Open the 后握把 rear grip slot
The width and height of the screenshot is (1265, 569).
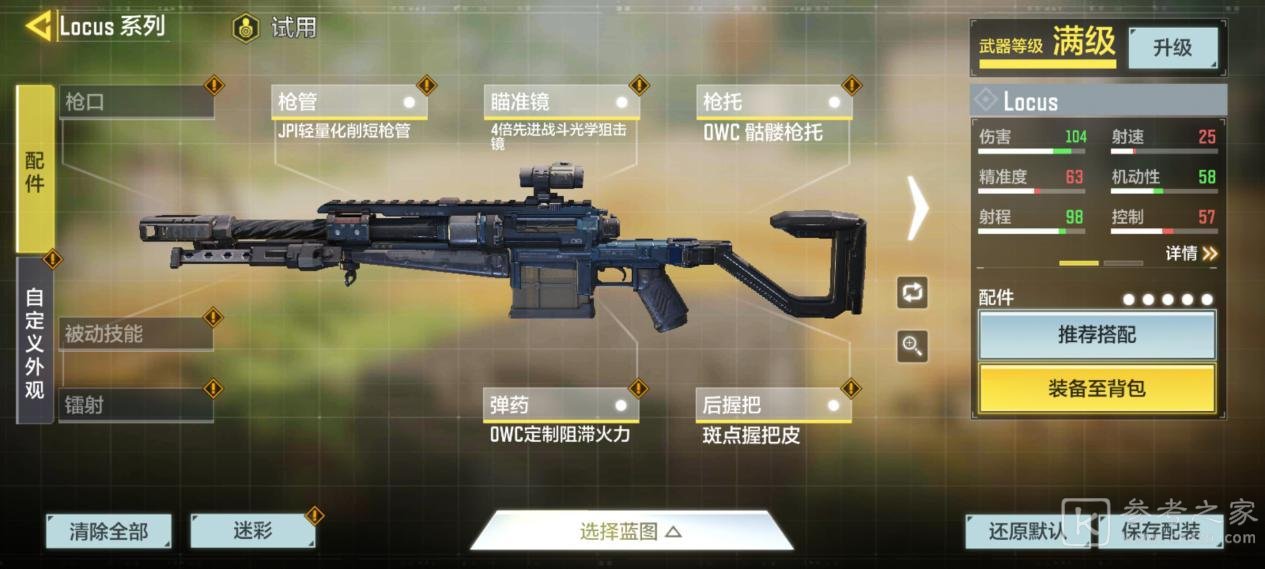tap(774, 405)
